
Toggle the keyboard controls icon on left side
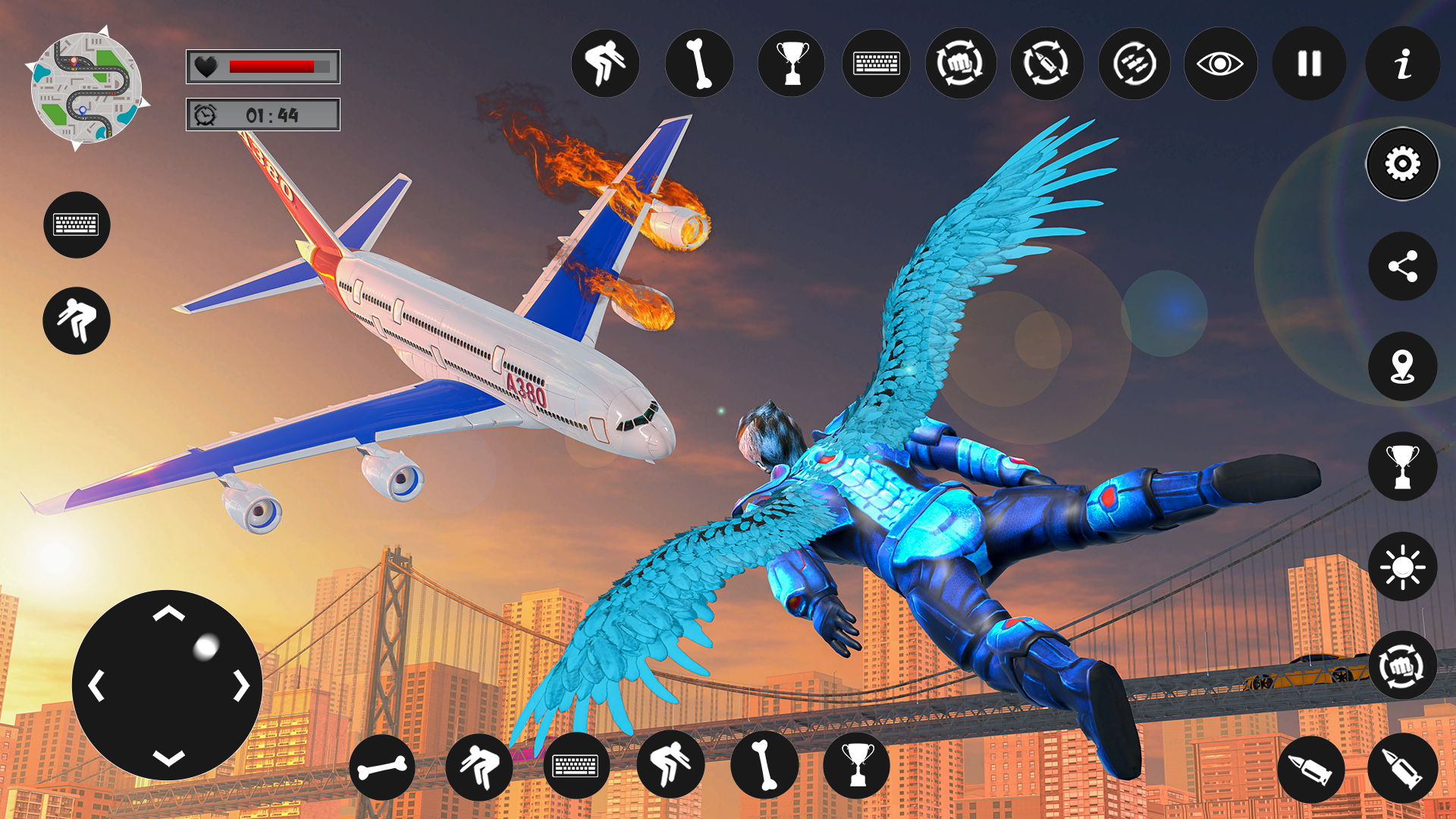77,224
